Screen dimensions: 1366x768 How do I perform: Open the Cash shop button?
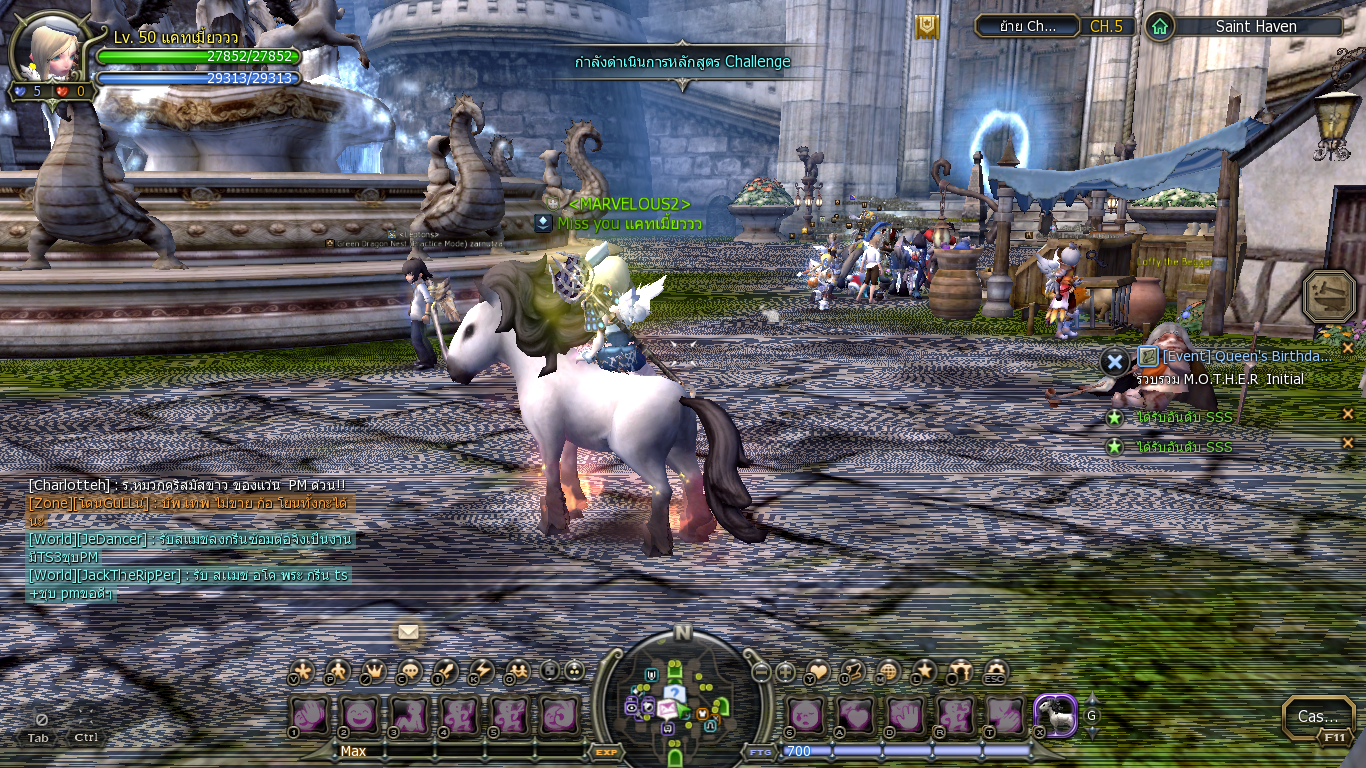pyautogui.click(x=1317, y=716)
